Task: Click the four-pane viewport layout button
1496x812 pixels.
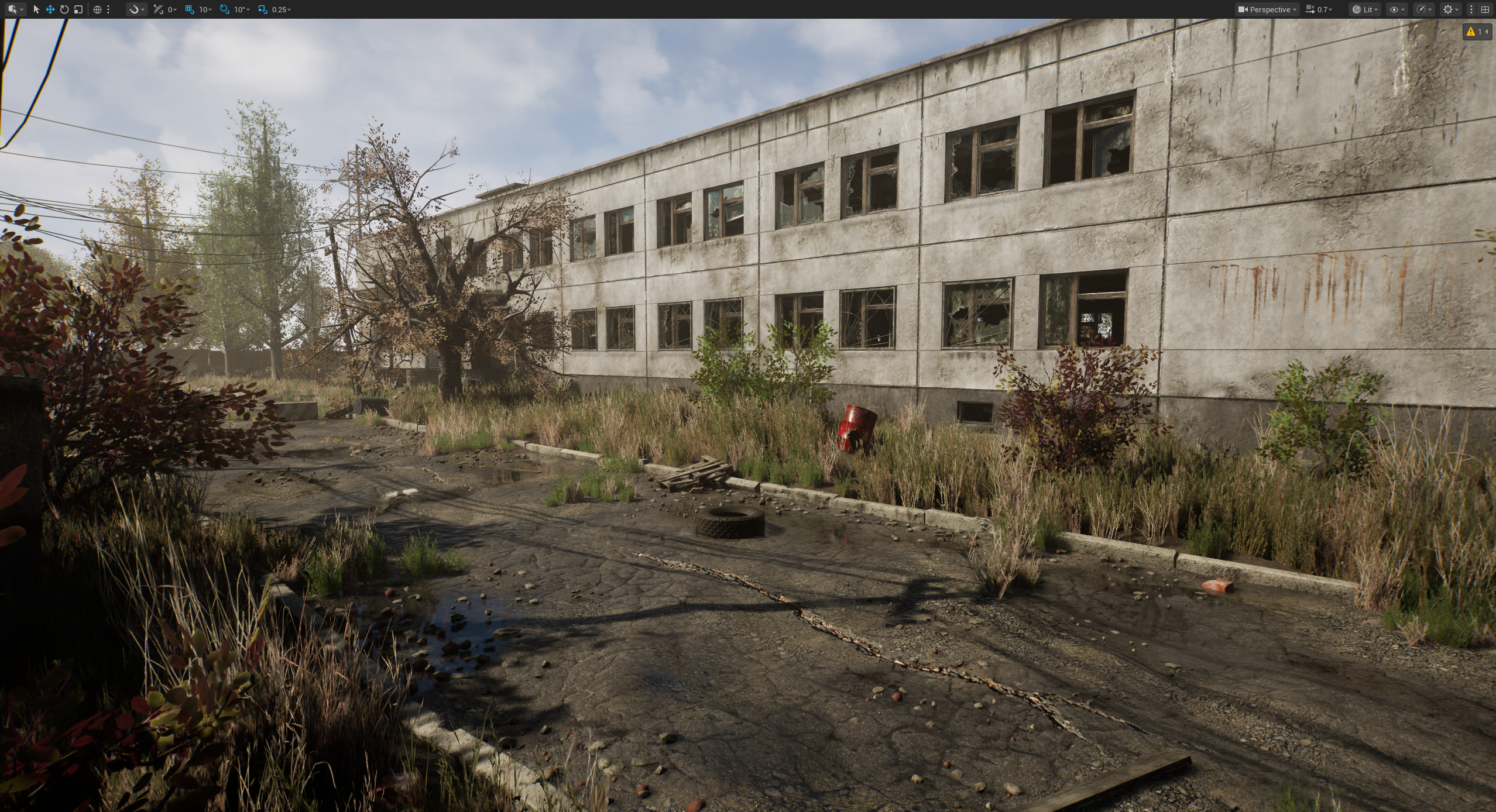Action: click(x=1485, y=9)
